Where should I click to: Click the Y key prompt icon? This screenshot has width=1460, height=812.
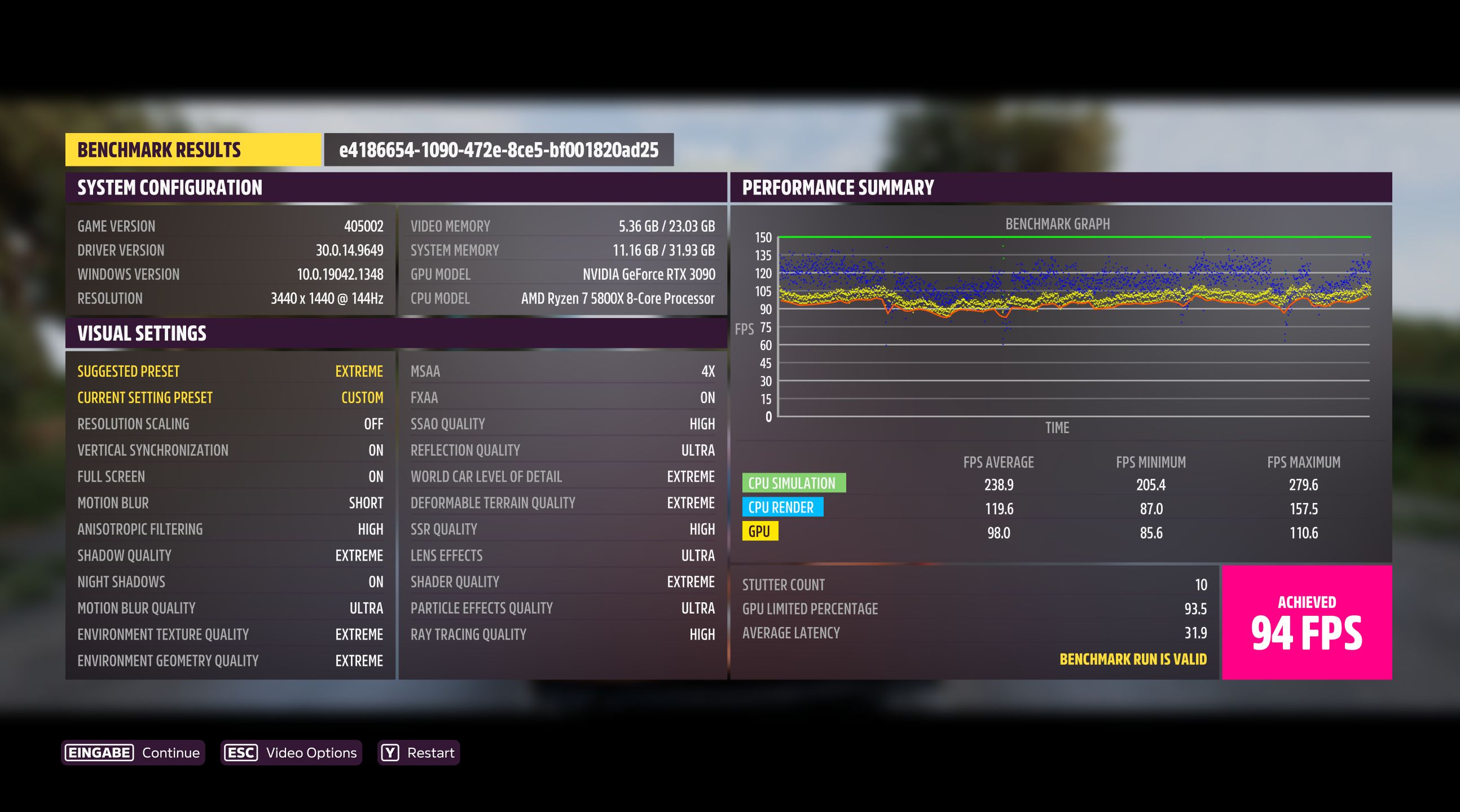click(x=389, y=752)
